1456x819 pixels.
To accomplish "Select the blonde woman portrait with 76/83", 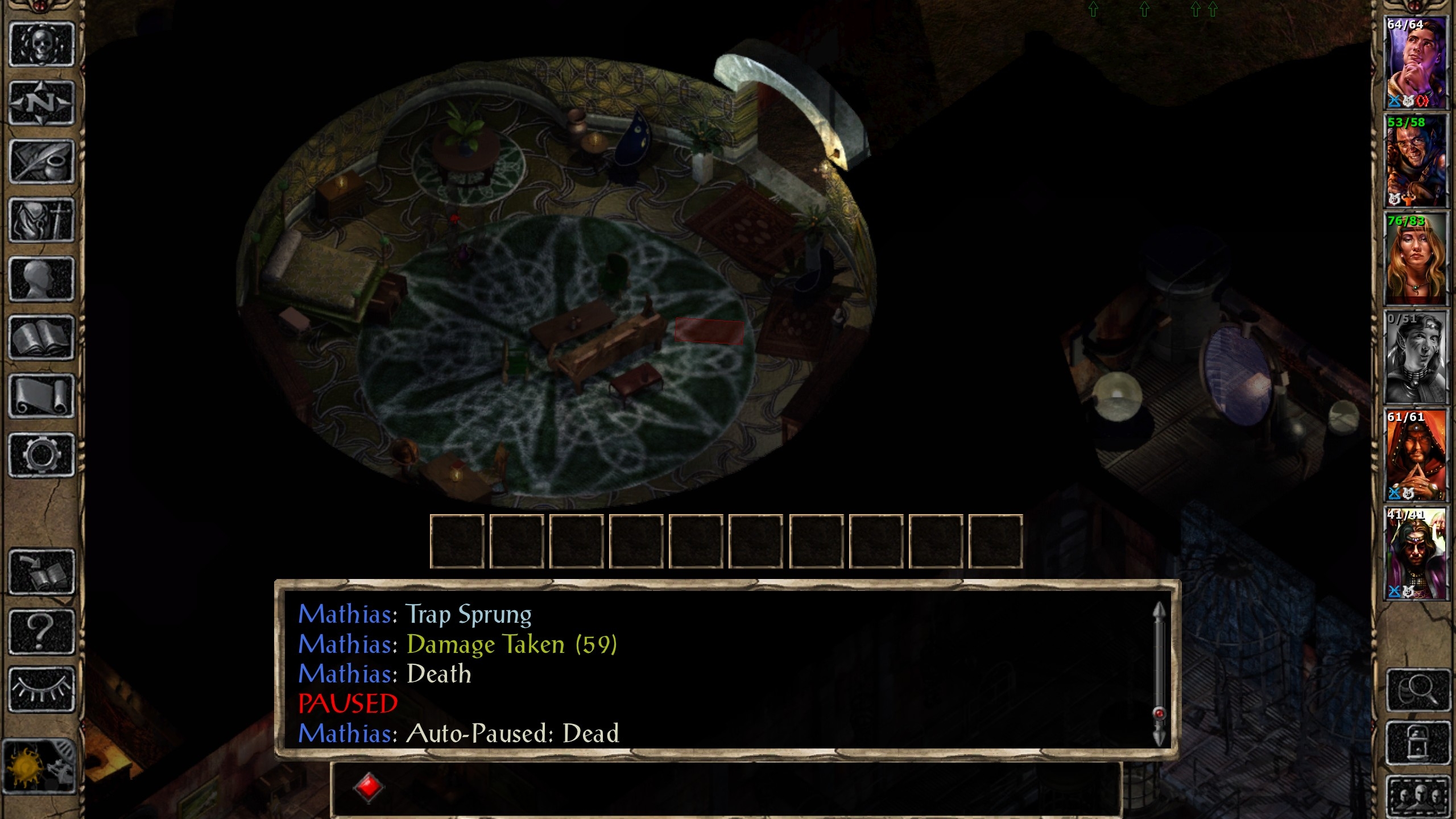I will point(1415,259).
